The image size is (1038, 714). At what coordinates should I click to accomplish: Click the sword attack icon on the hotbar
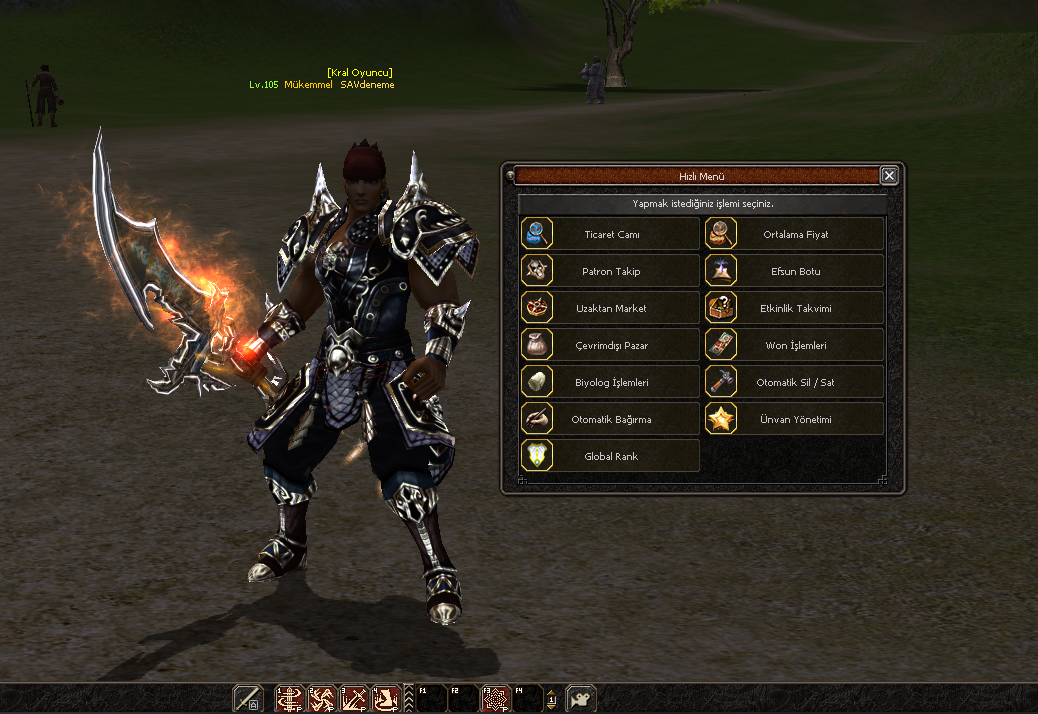(247, 698)
